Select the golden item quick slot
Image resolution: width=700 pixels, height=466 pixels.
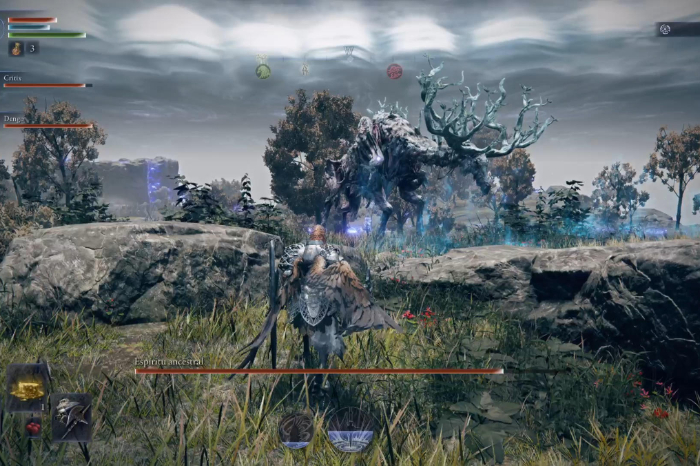coord(29,388)
